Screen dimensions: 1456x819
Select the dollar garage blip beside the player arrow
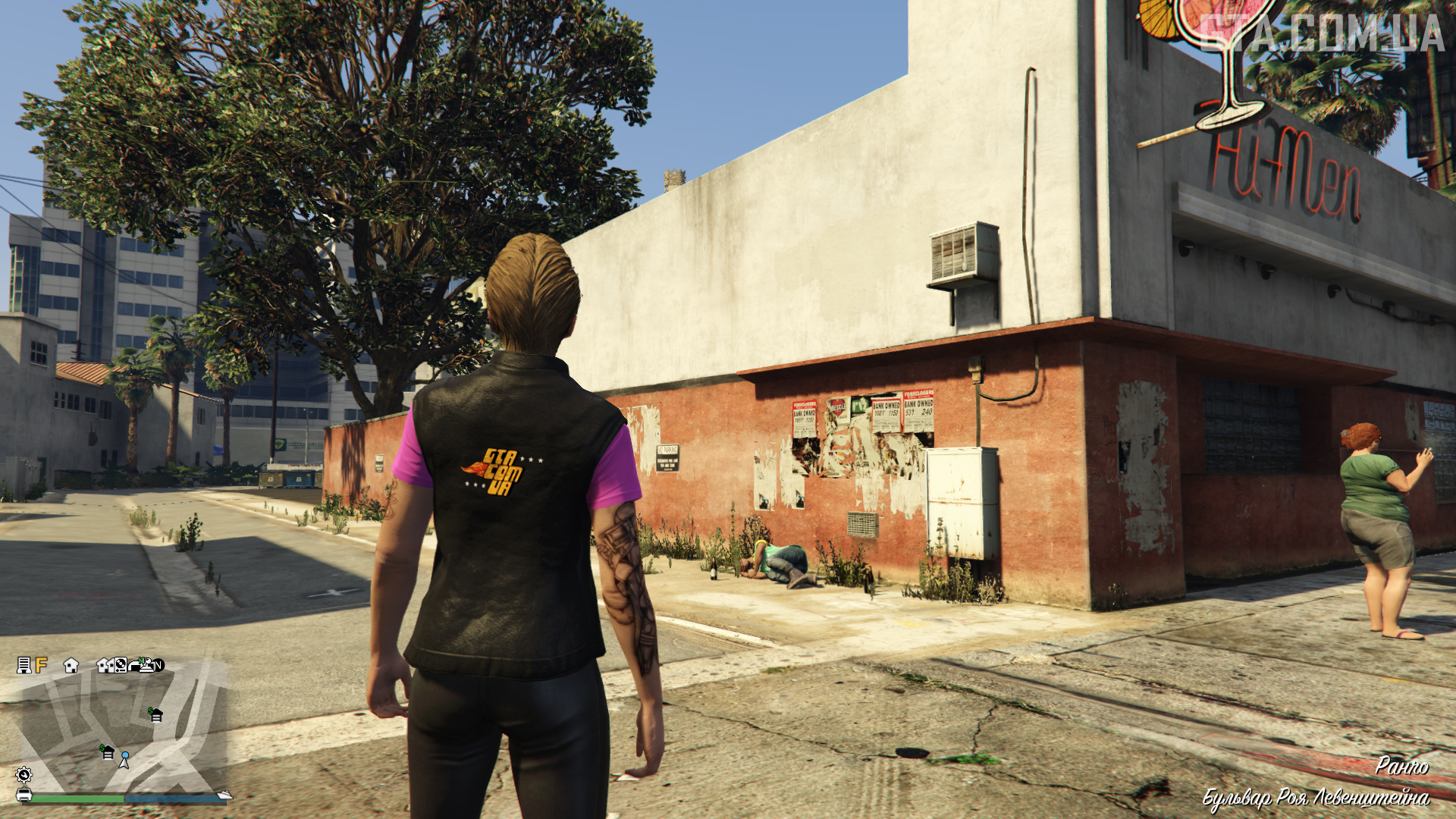click(107, 752)
